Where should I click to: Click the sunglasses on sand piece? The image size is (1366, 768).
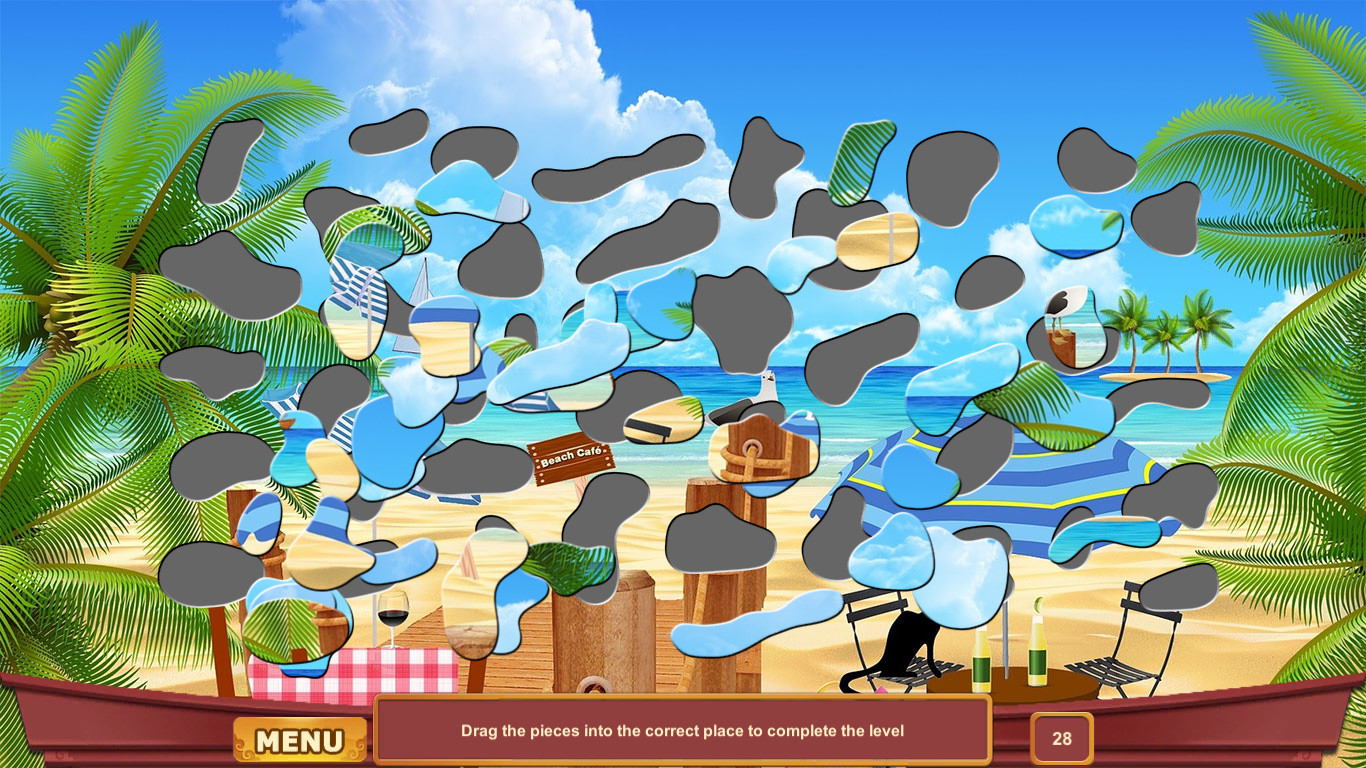729,412
